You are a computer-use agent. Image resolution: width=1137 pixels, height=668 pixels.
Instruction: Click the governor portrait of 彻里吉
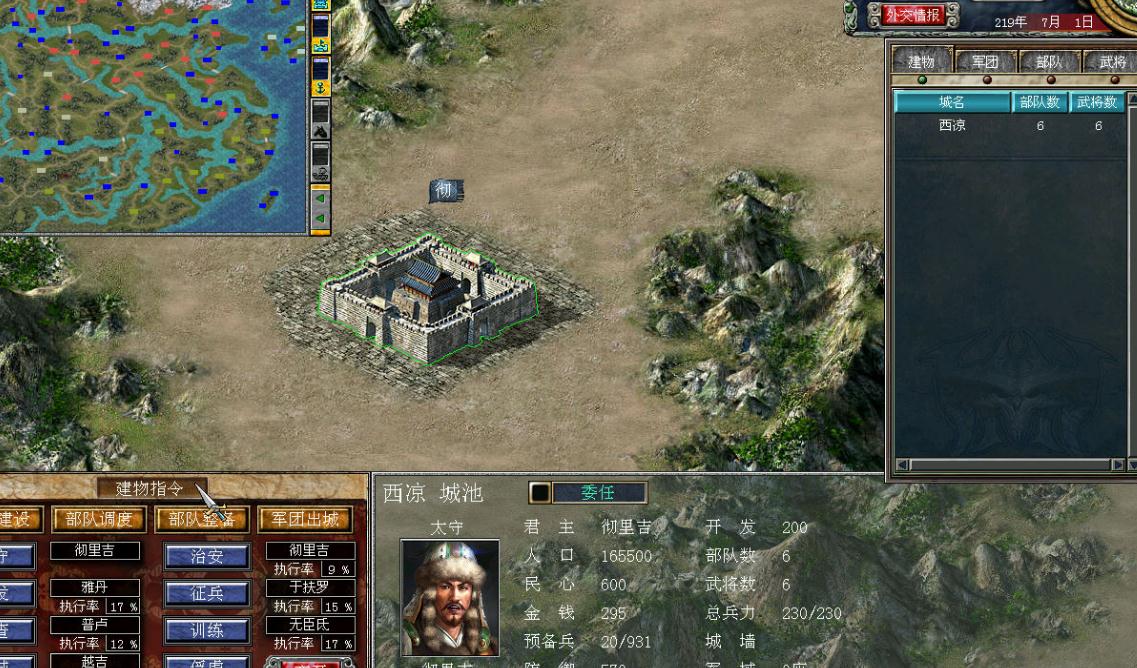pyautogui.click(x=450, y=597)
